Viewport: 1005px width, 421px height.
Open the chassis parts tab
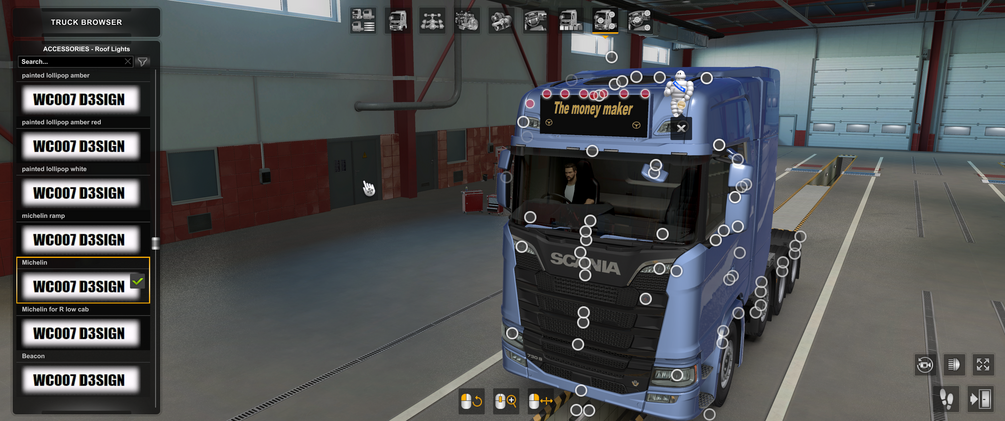click(432, 20)
